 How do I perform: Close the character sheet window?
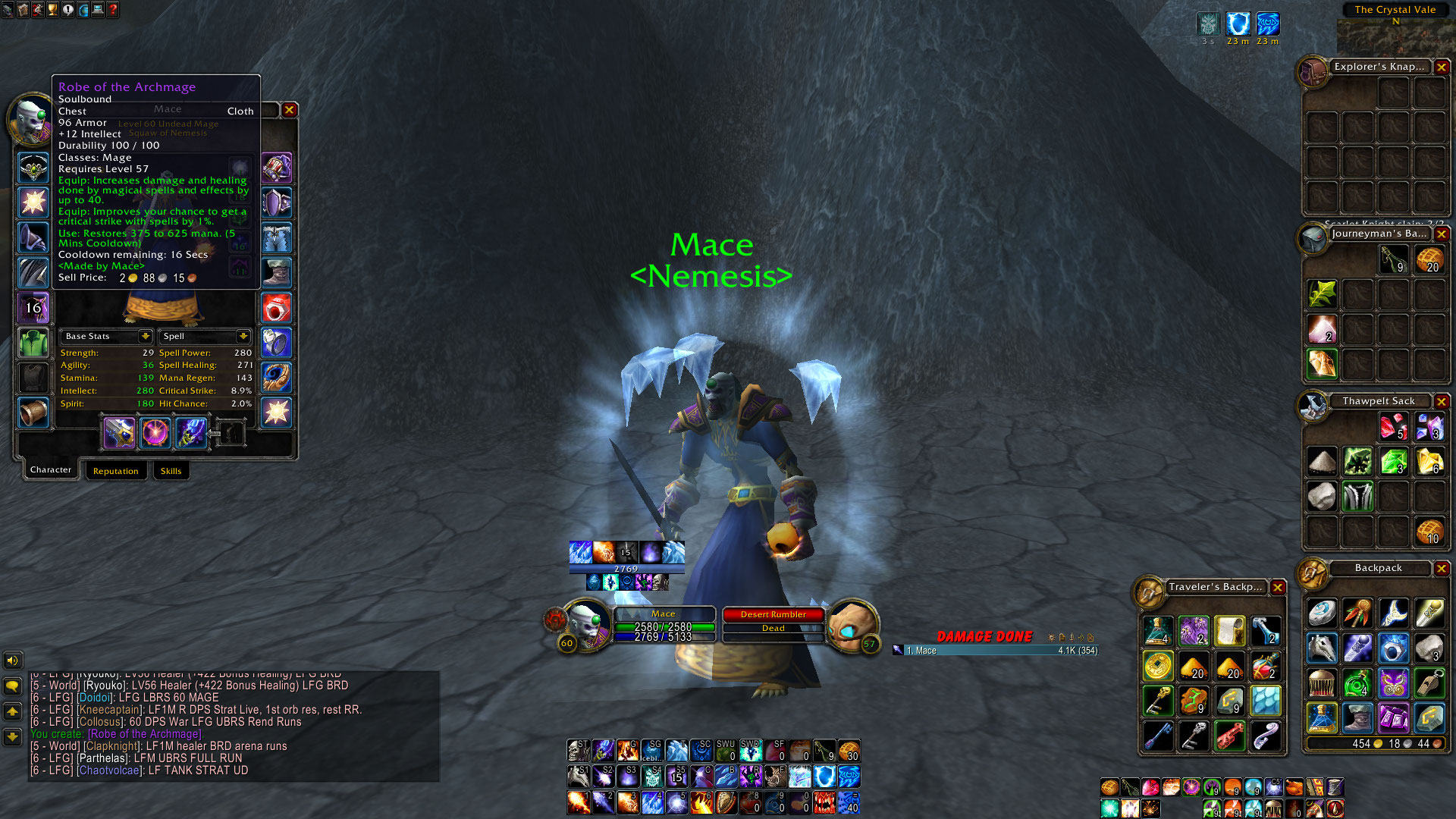pyautogui.click(x=289, y=110)
